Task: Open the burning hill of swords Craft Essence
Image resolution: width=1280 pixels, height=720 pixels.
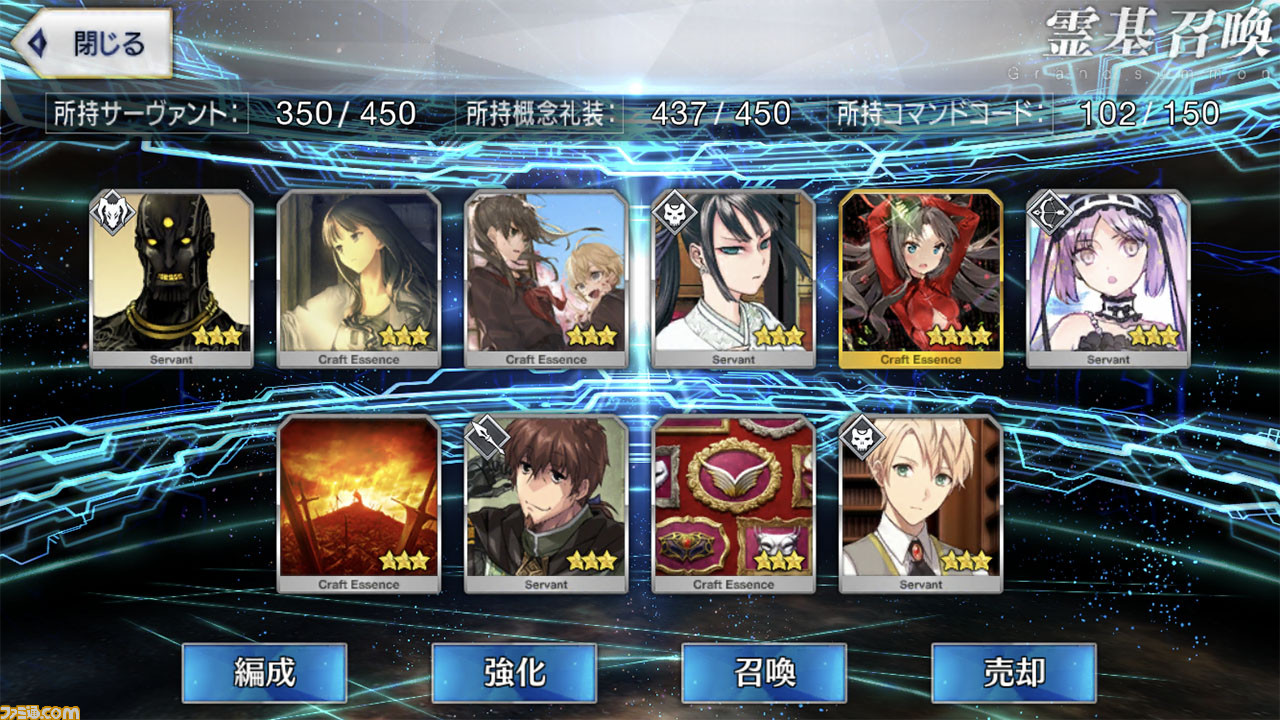Action: 359,504
